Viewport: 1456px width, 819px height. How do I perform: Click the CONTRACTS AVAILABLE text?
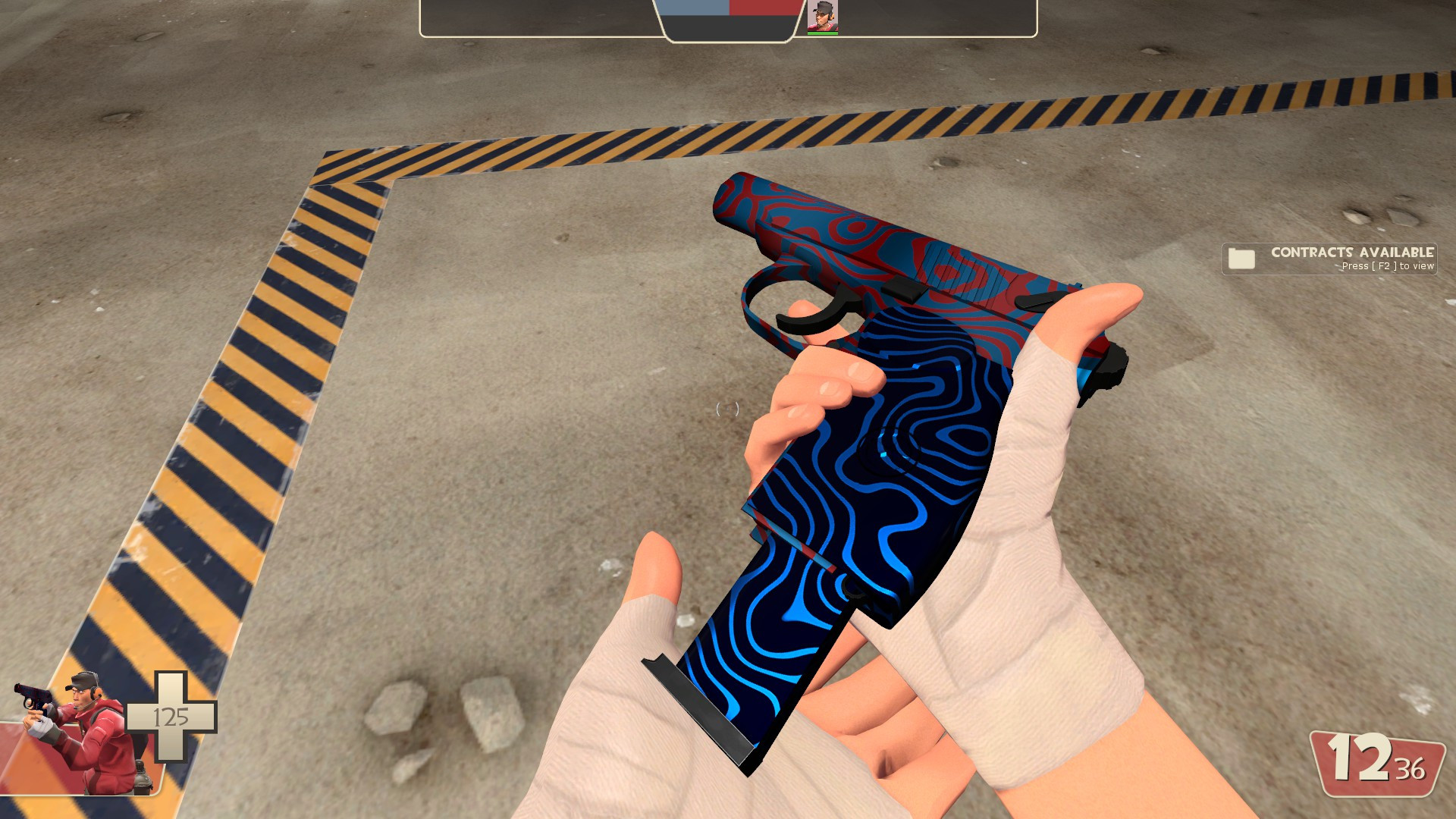click(1351, 253)
